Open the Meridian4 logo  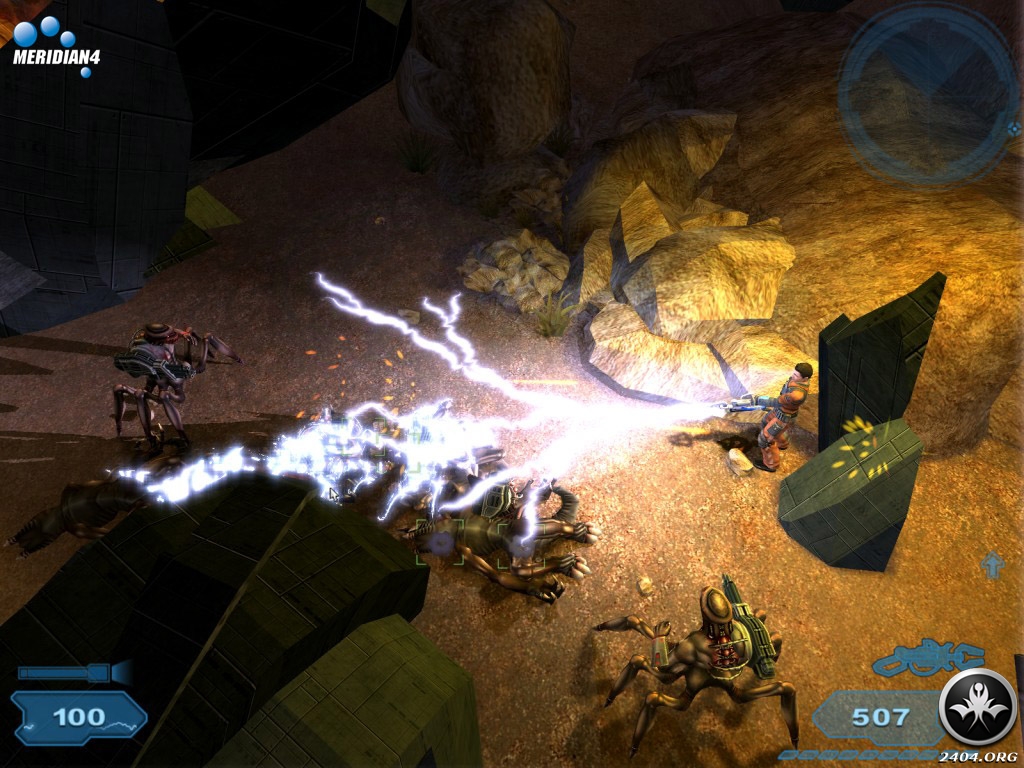click(55, 45)
